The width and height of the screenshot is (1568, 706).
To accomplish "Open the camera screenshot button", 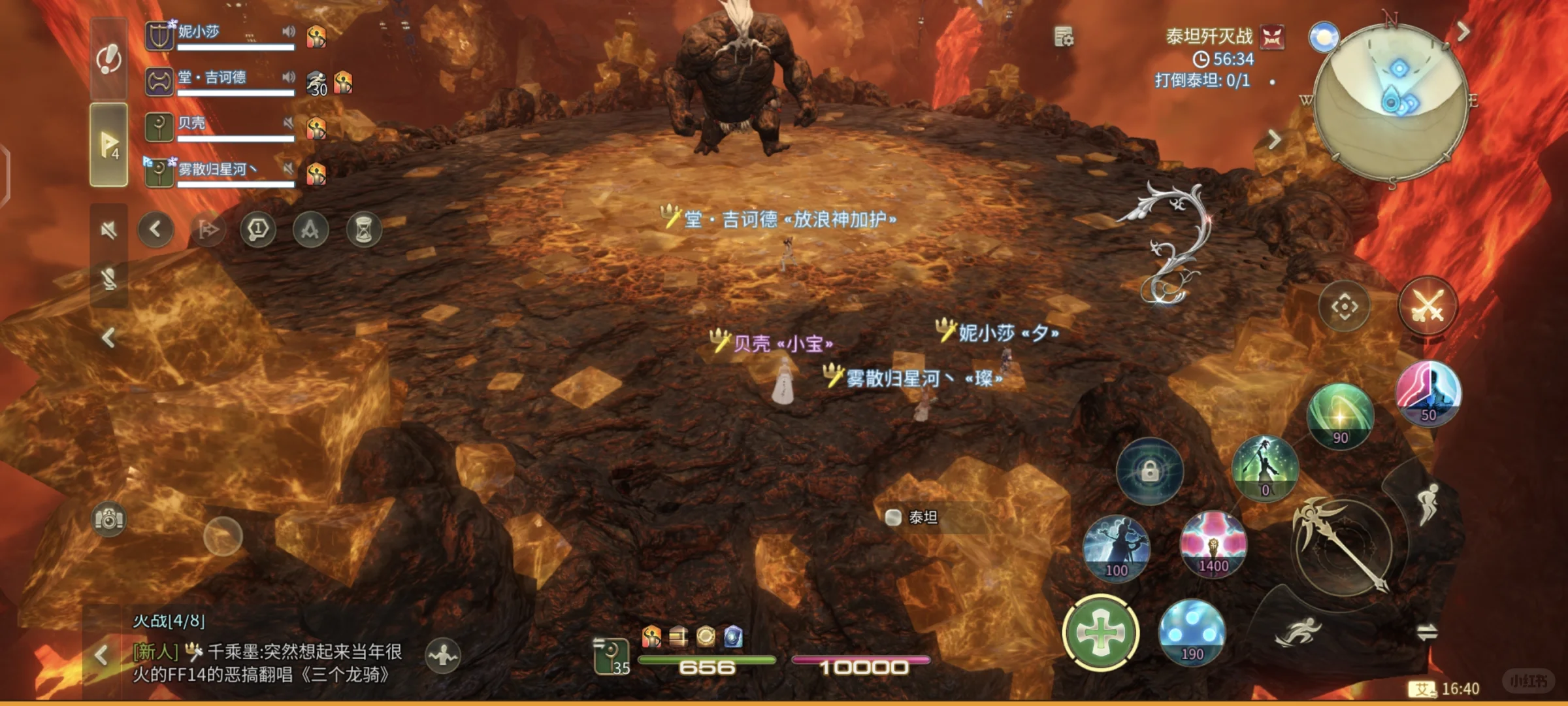I will click(x=109, y=519).
